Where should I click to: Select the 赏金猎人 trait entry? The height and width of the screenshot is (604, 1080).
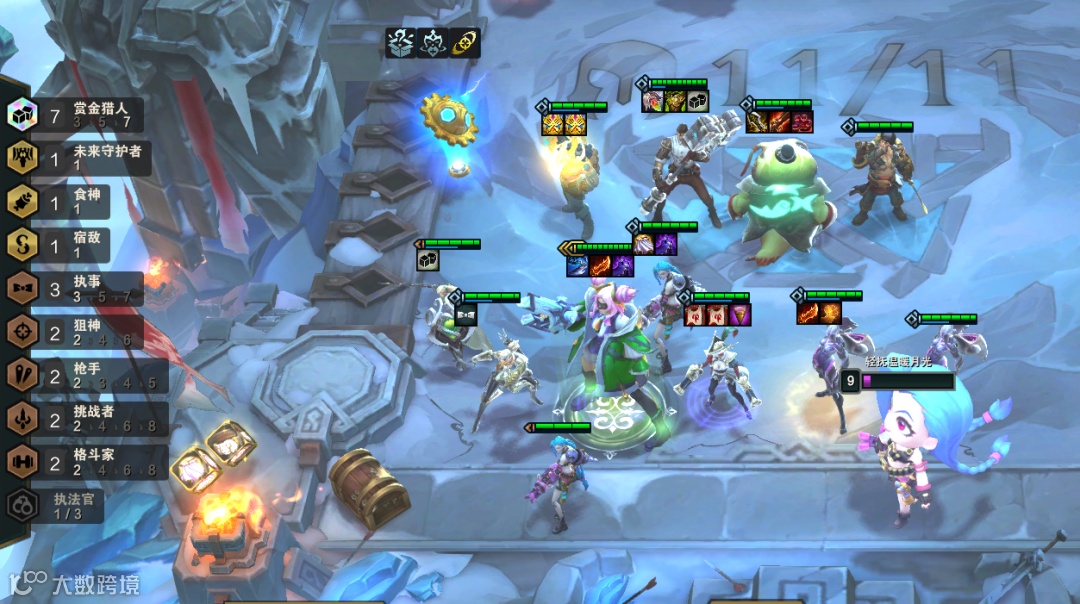tap(75, 115)
